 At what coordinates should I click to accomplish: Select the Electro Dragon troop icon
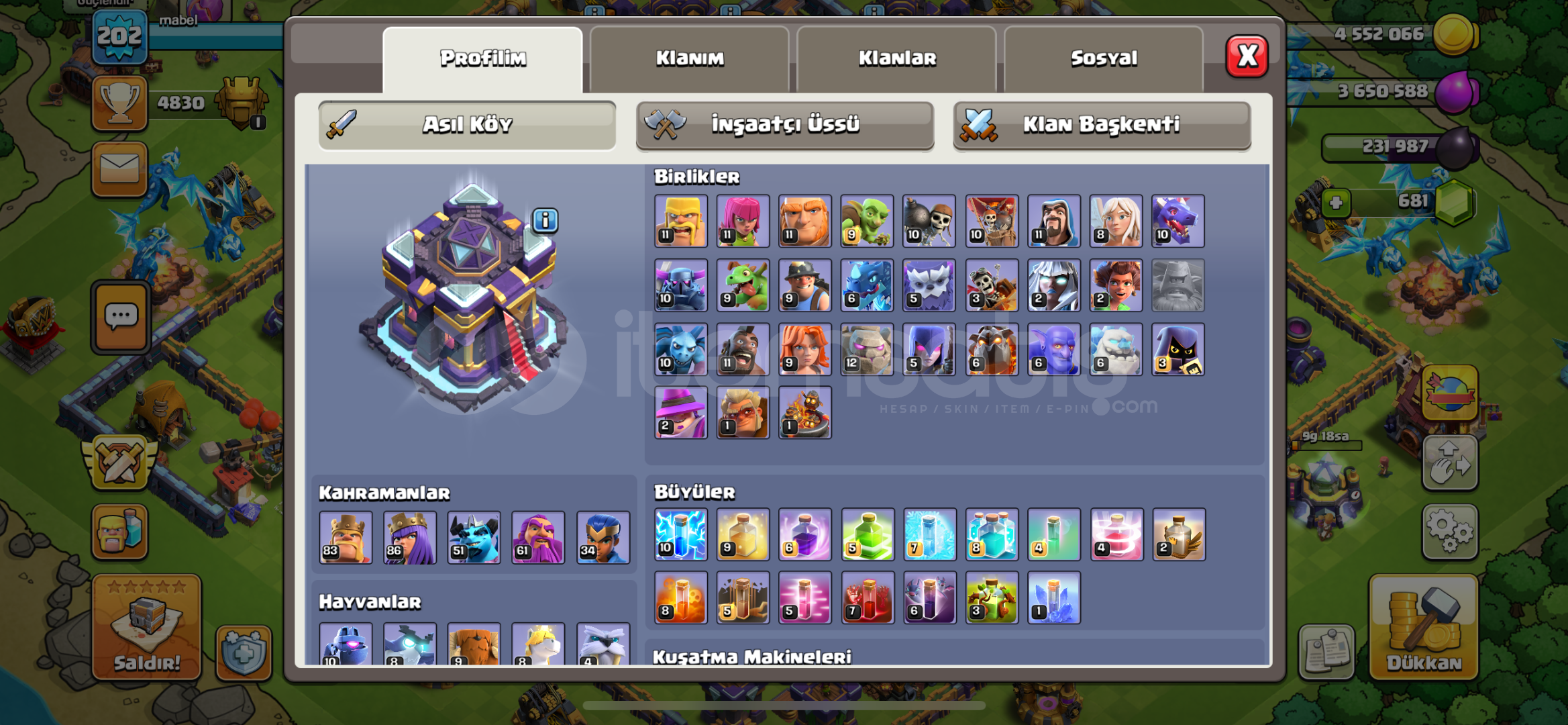[x=866, y=285]
